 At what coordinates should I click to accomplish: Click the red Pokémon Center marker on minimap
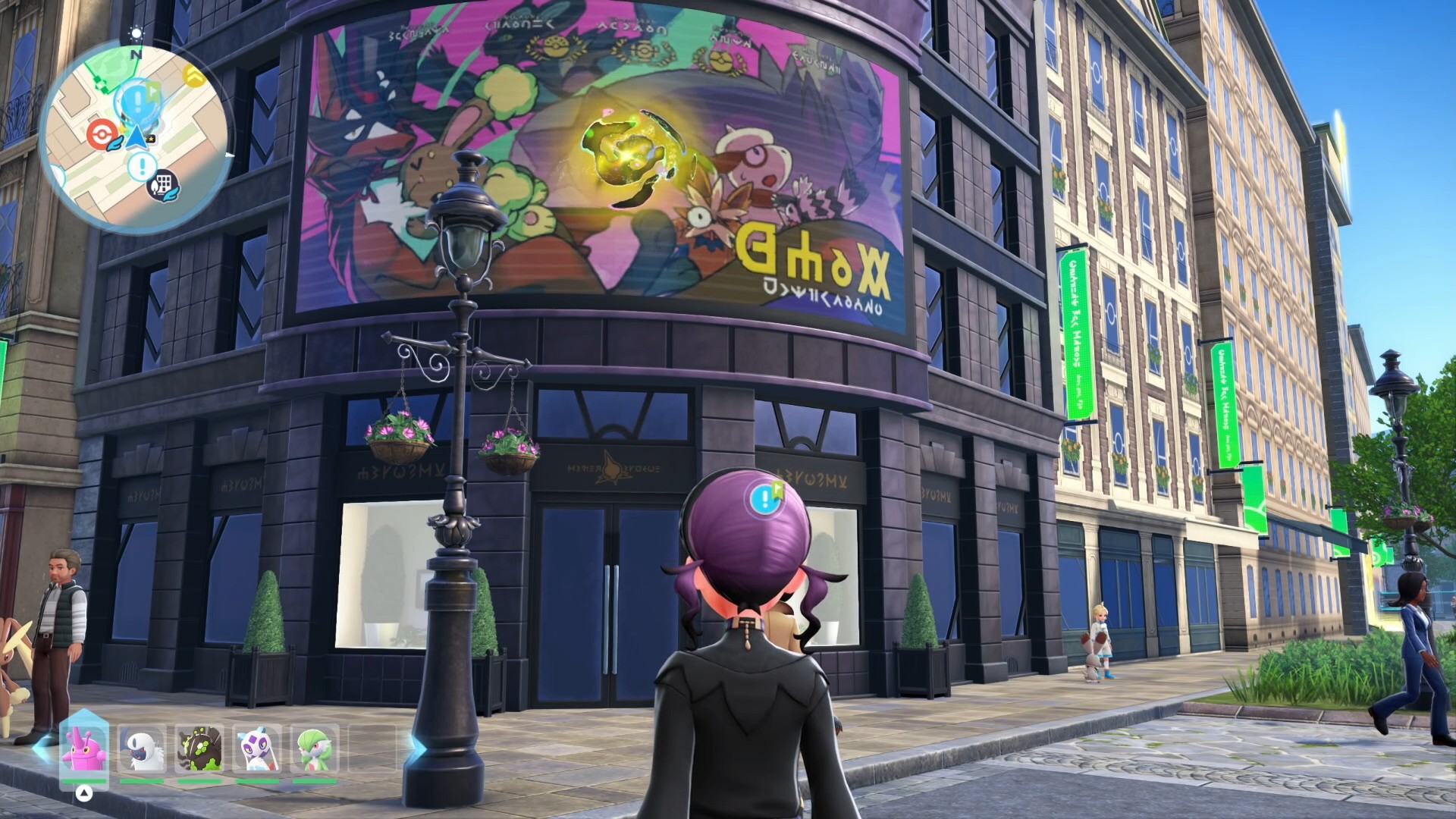click(99, 135)
